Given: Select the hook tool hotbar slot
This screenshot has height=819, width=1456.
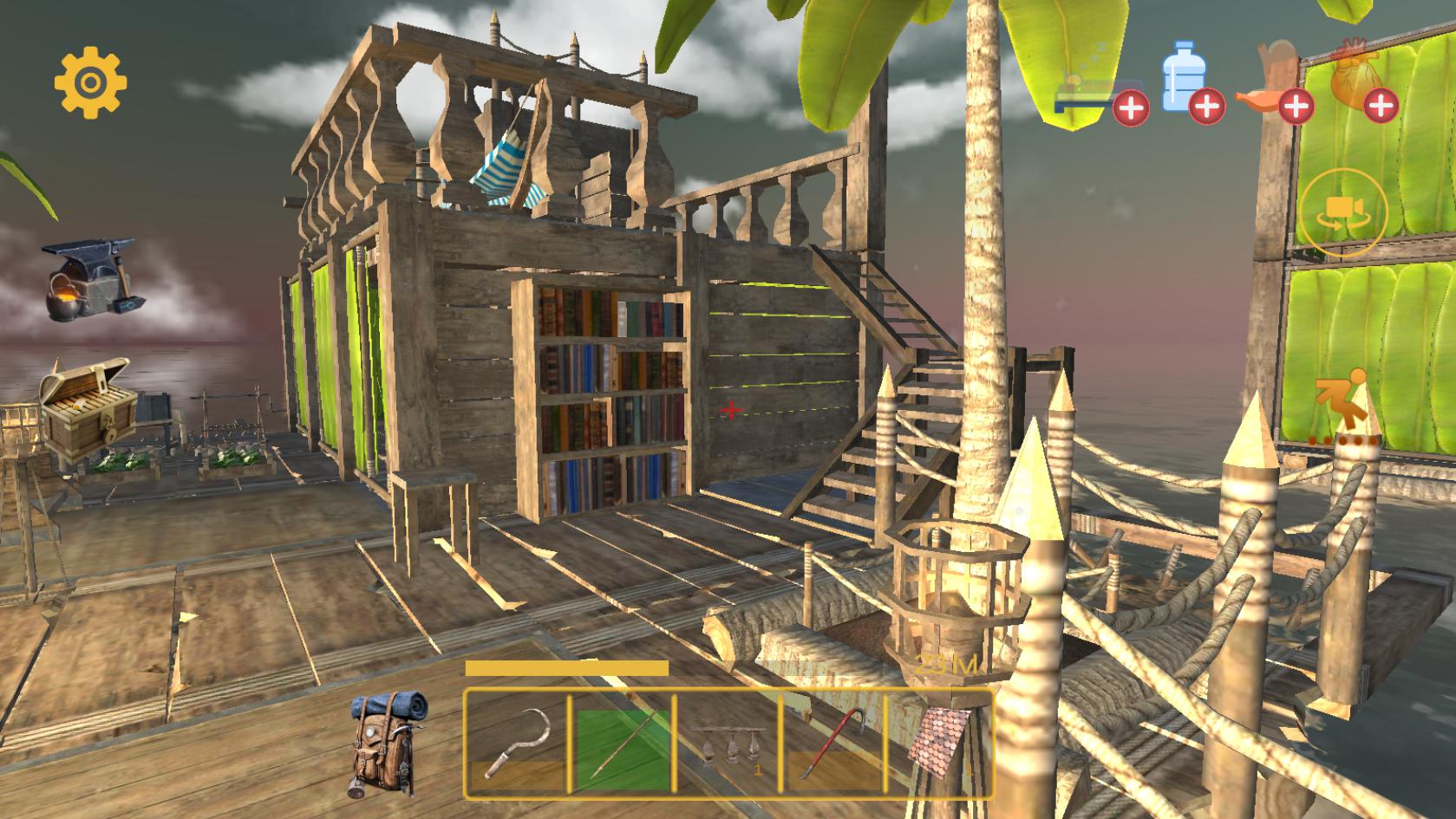Looking at the screenshot, I should (517, 743).
